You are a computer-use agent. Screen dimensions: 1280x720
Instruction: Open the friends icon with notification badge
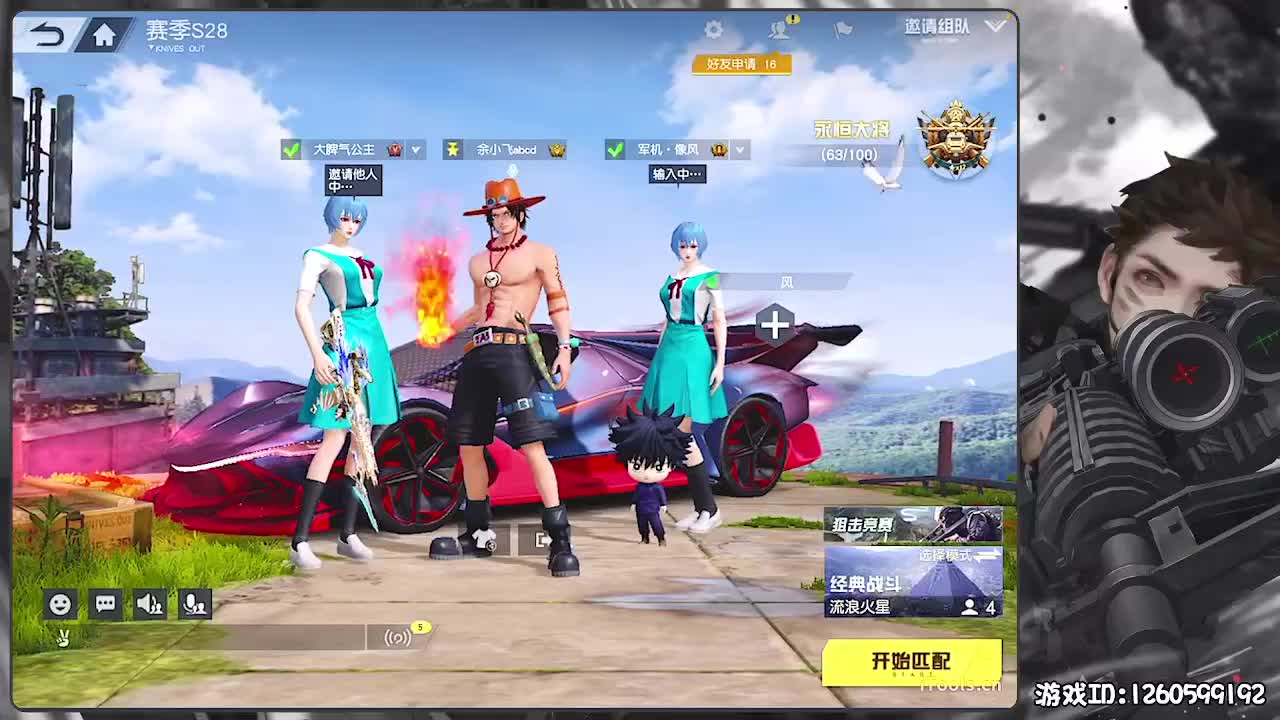tap(778, 30)
